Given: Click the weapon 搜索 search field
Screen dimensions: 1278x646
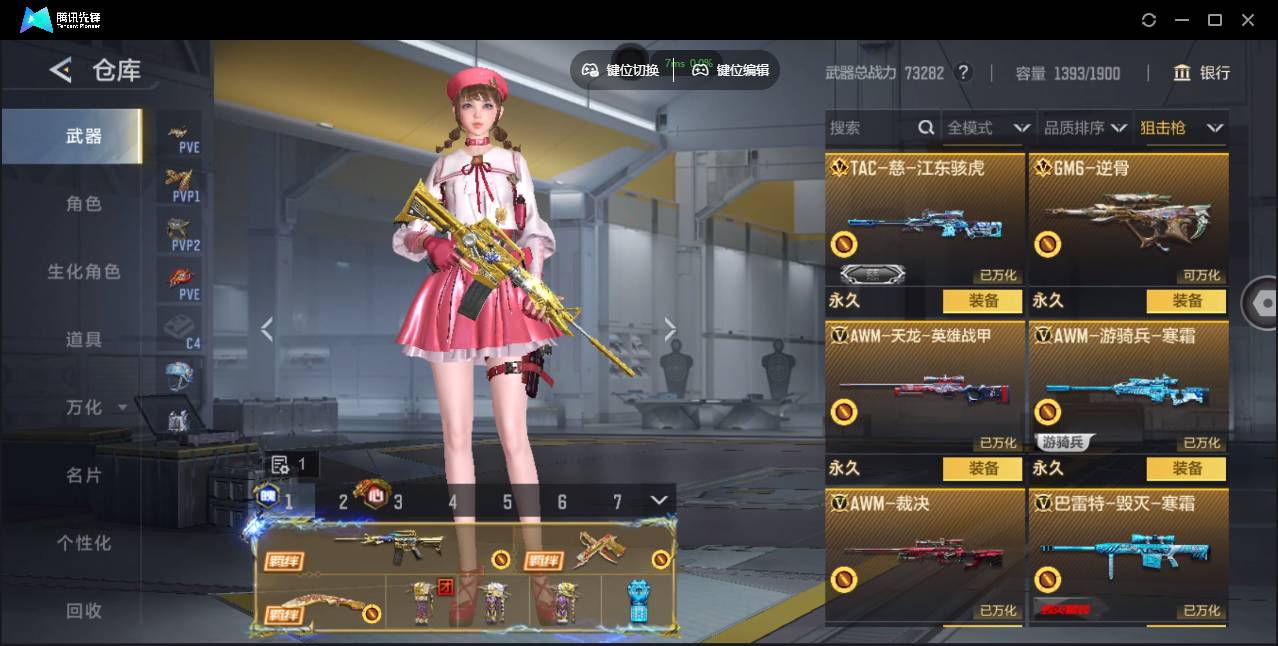Looking at the screenshot, I should point(870,128).
